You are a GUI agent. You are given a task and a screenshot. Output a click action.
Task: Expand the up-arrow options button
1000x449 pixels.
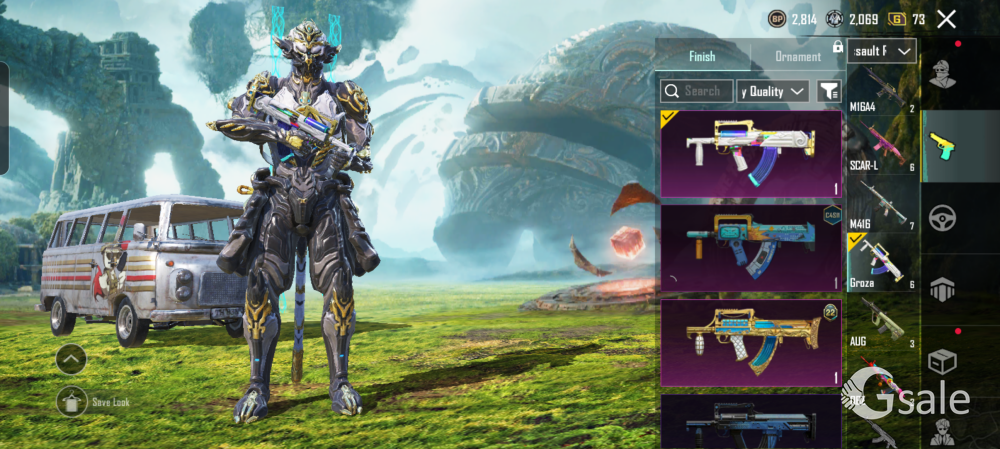click(71, 358)
